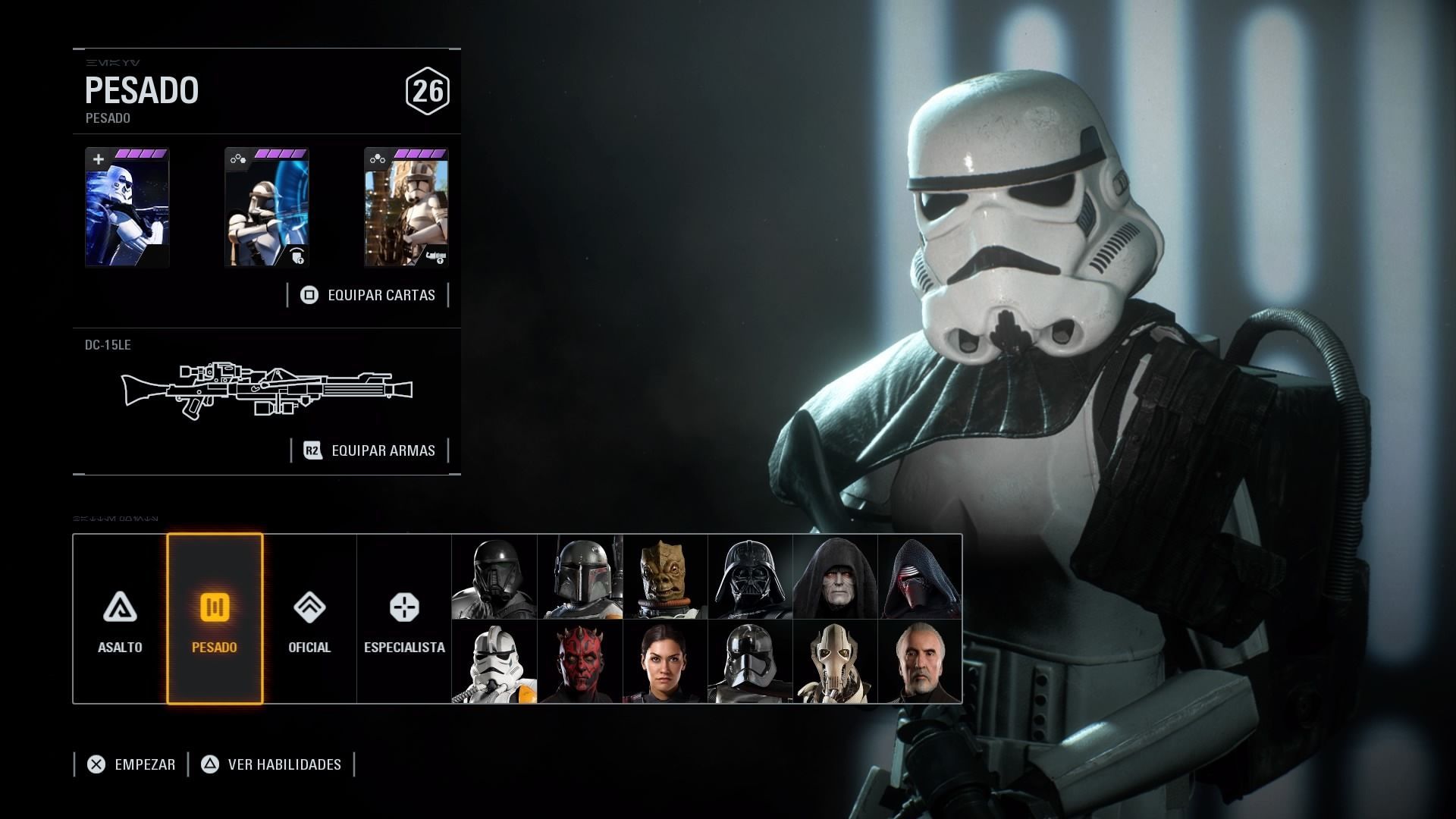This screenshot has height=819, width=1456.
Task: Pick Bossk hero portrait
Action: pyautogui.click(x=664, y=577)
